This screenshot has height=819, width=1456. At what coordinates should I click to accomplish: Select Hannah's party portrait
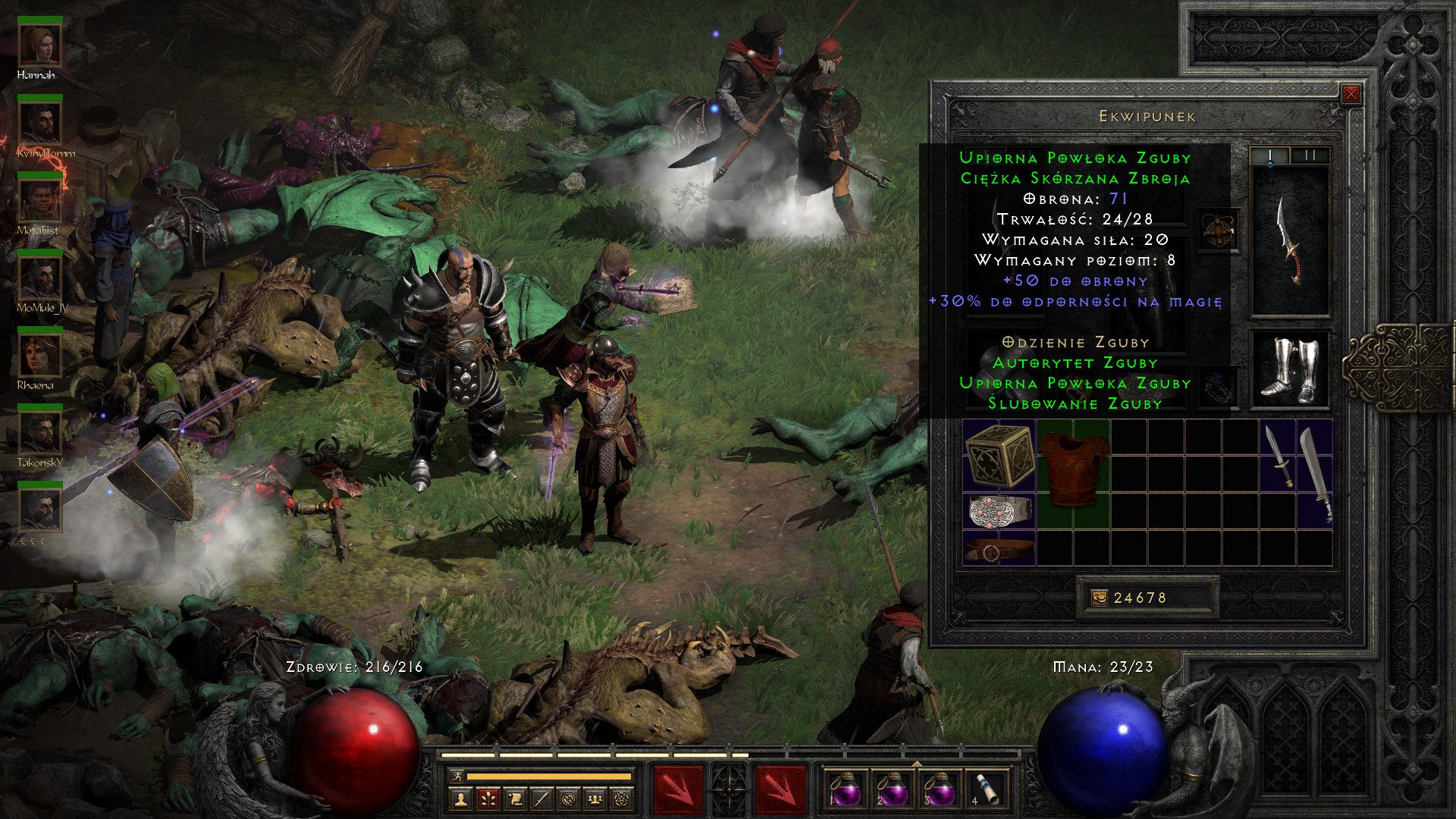(39, 47)
